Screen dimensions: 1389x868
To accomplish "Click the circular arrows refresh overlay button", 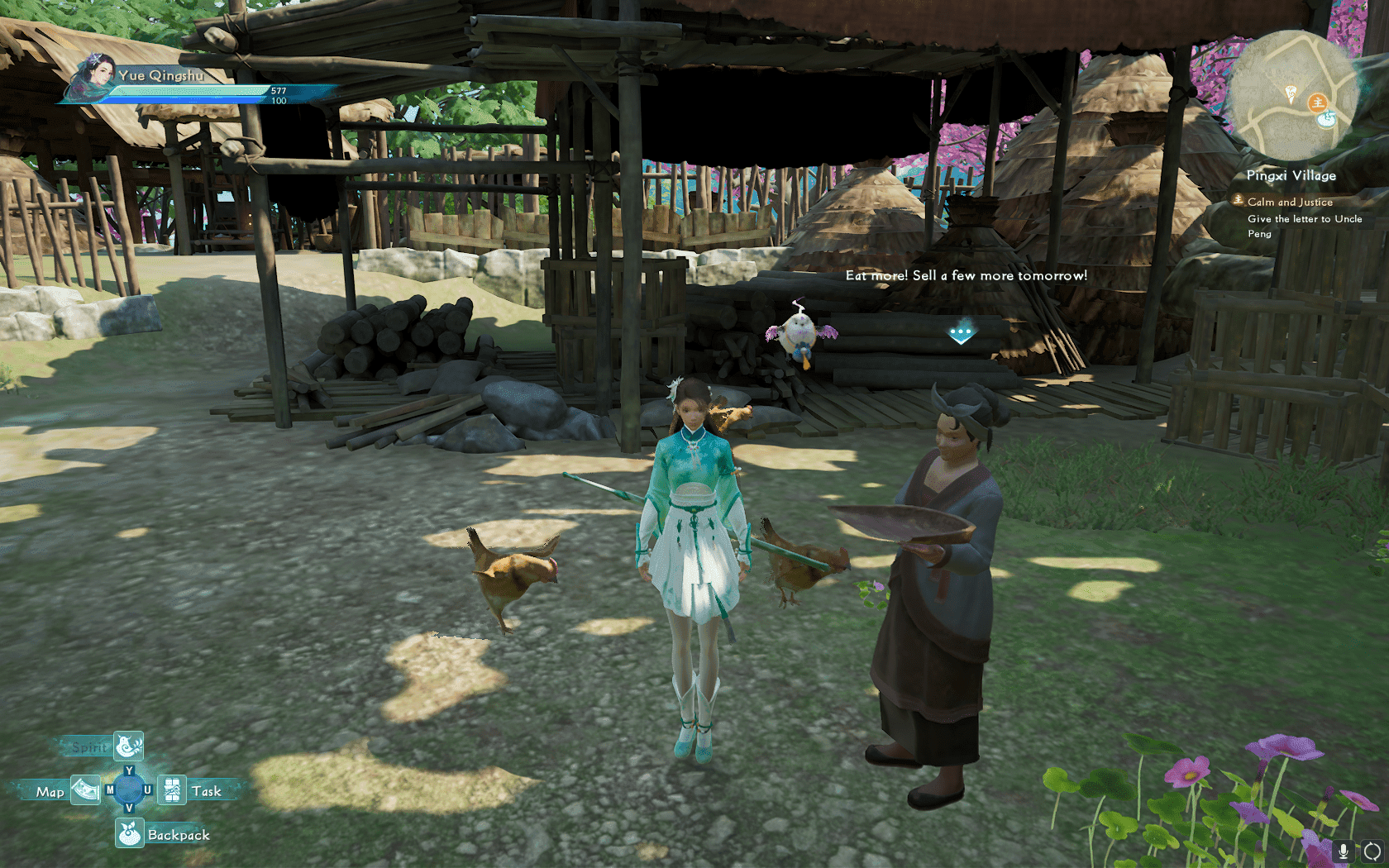I will [x=1372, y=850].
